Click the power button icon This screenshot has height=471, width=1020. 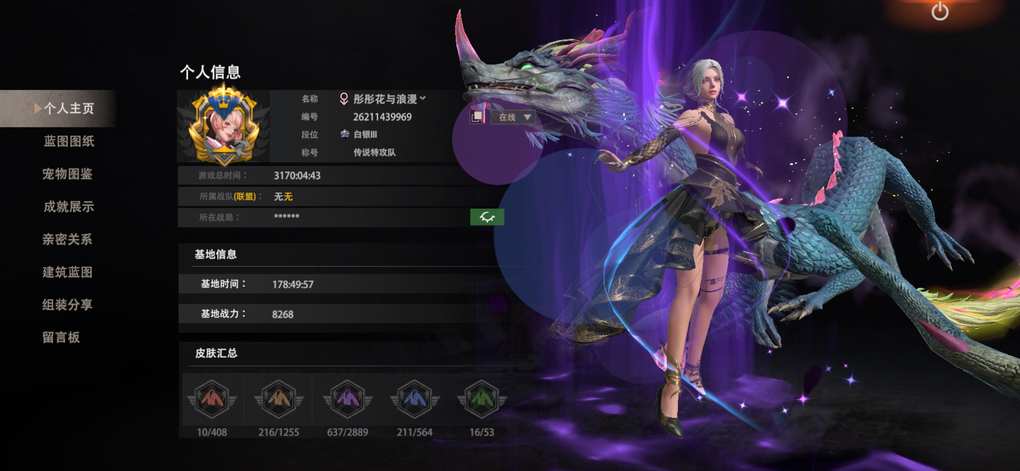[939, 12]
